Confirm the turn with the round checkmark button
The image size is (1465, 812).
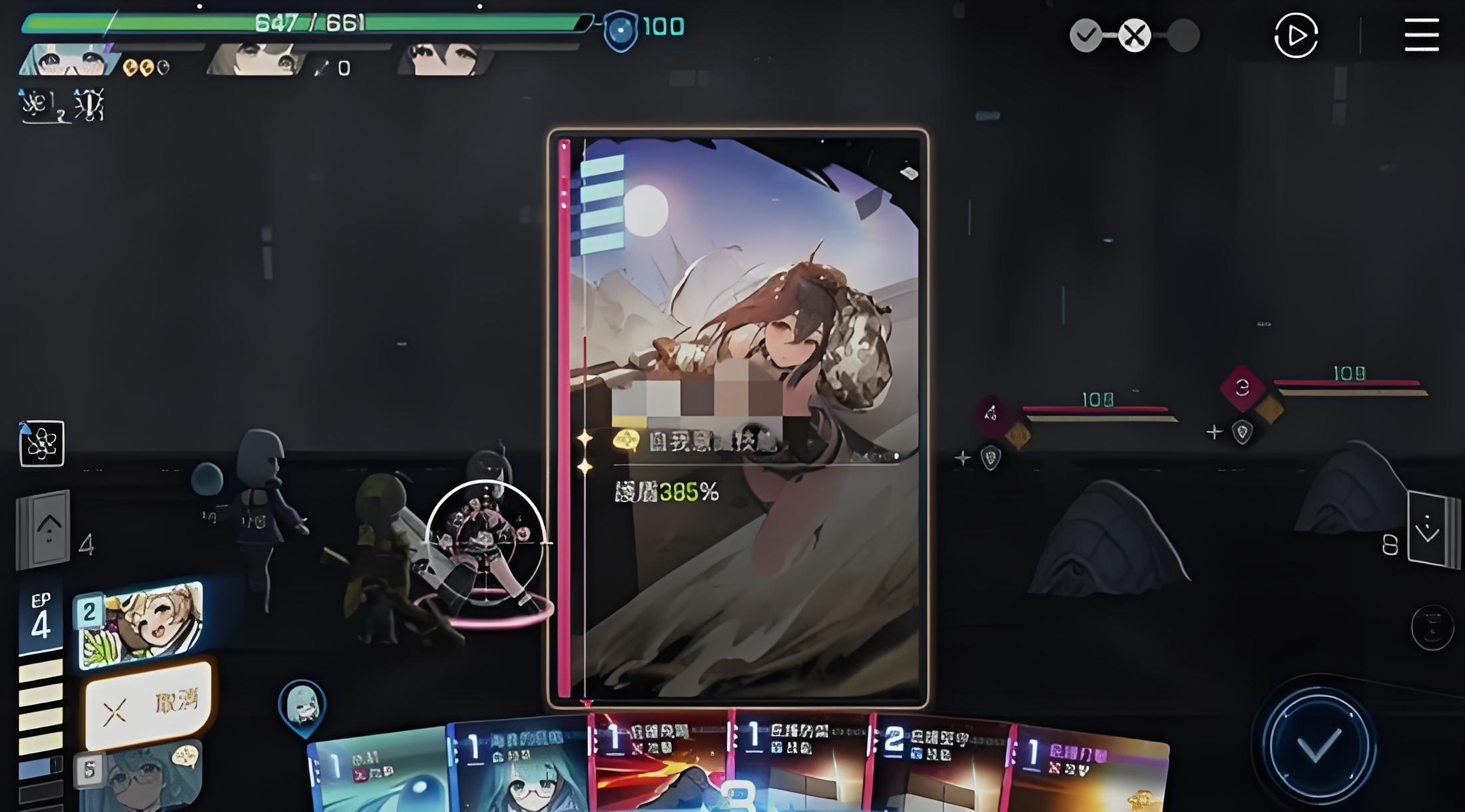[x=1318, y=745]
